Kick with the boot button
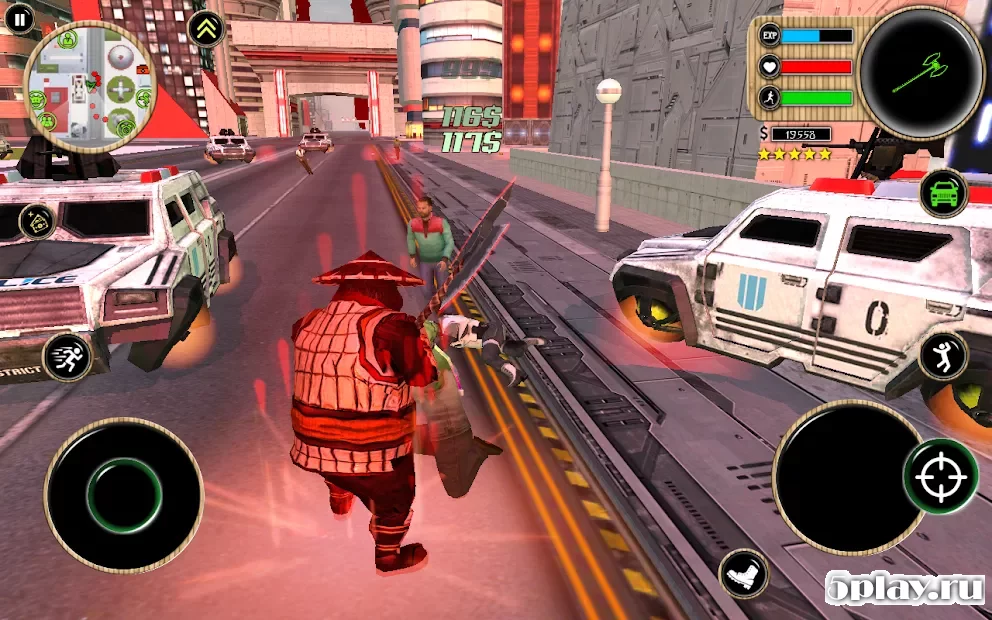The width and height of the screenshot is (992, 620). coord(743,574)
